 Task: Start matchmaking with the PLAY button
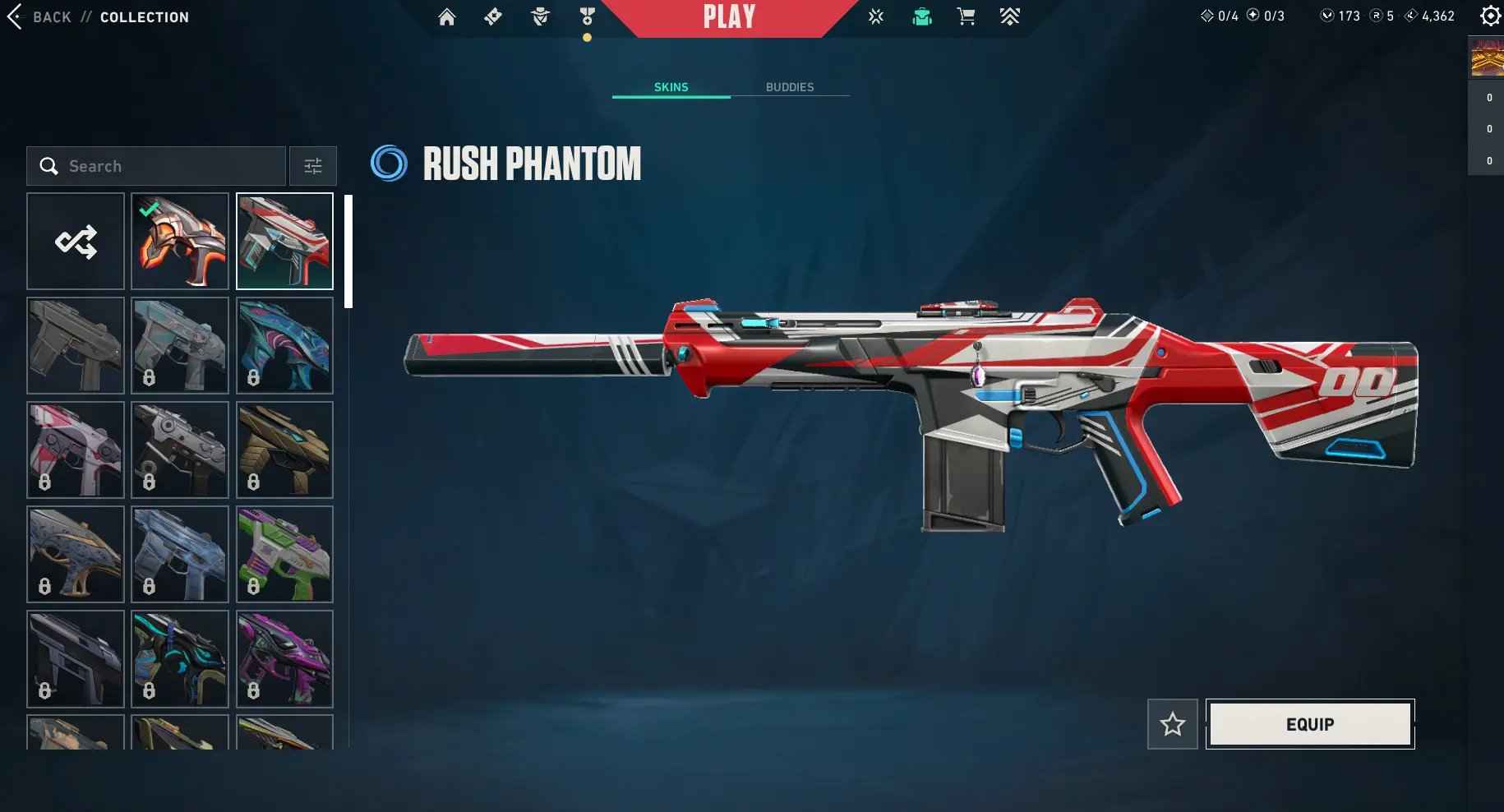(729, 17)
